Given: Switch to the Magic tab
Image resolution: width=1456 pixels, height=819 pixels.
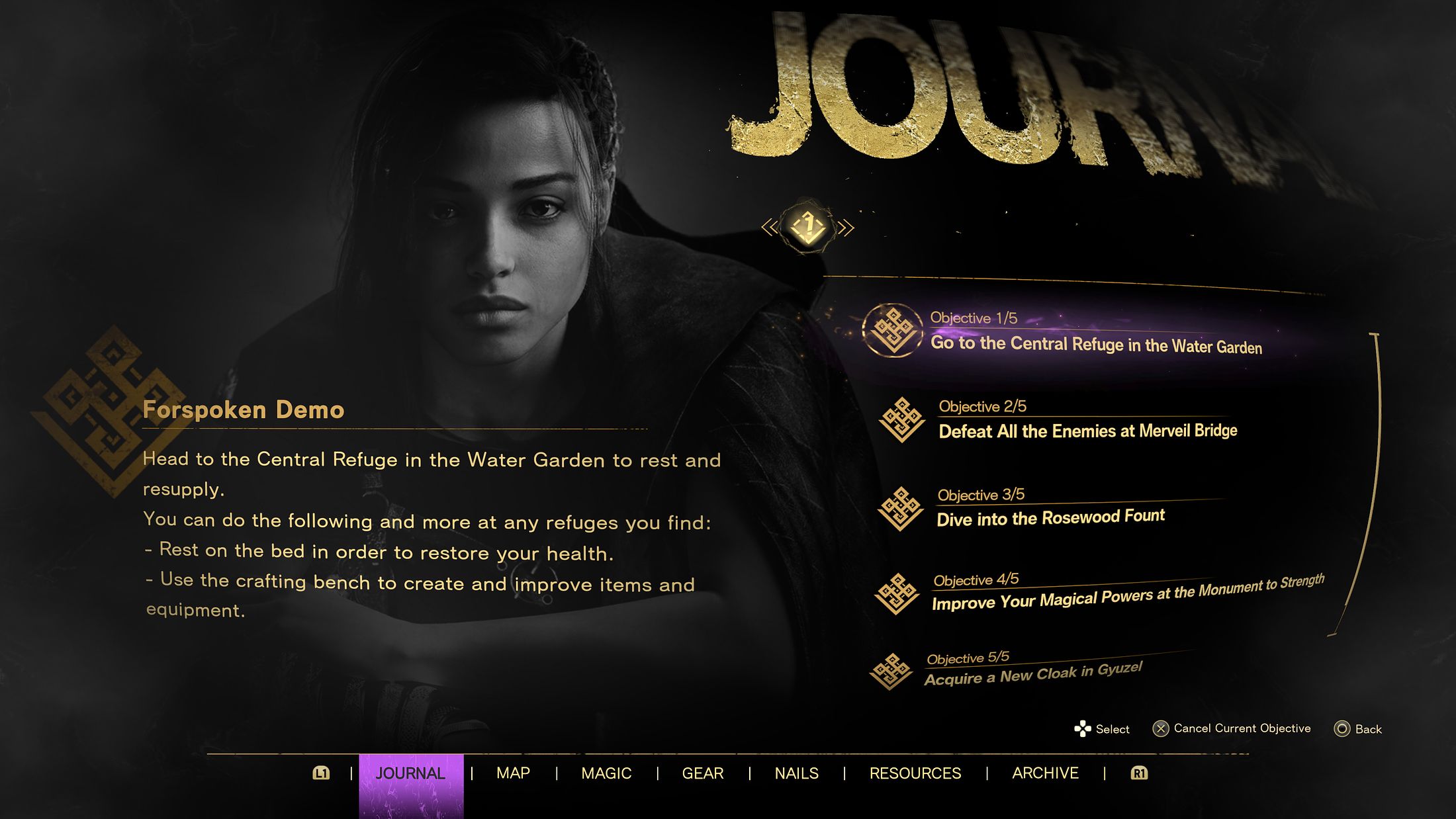Looking at the screenshot, I should pyautogui.click(x=606, y=773).
